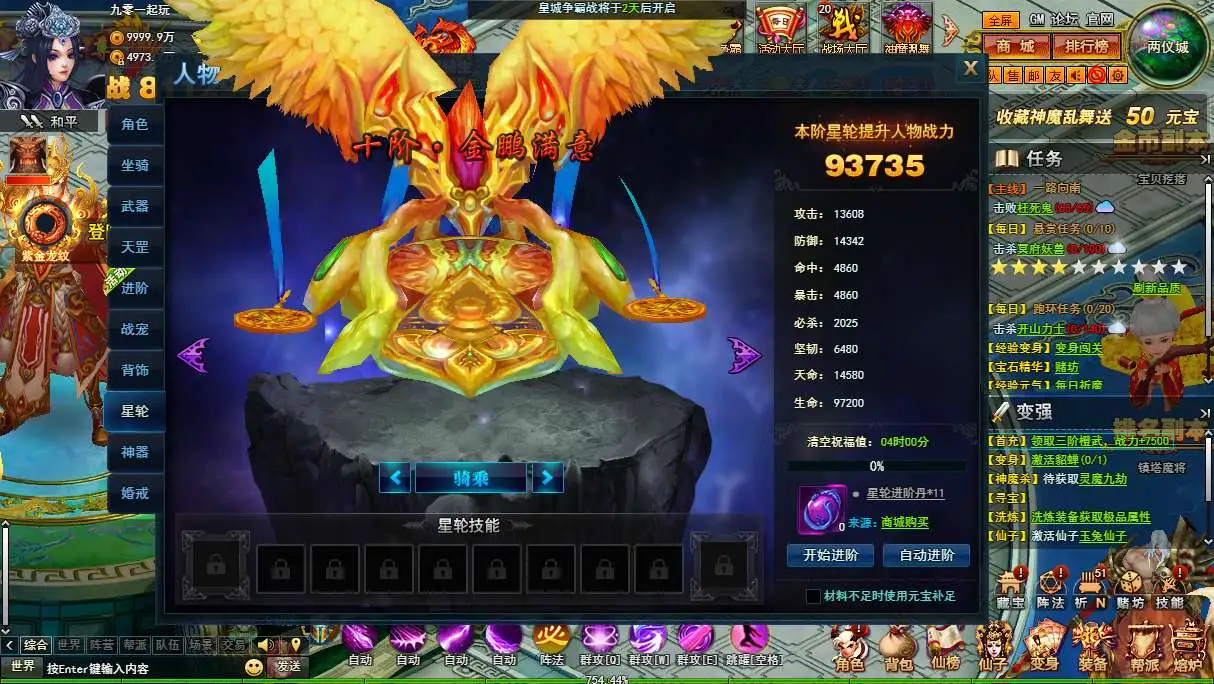Select the 武器 tab
The width and height of the screenshot is (1214, 684).
tap(135, 206)
